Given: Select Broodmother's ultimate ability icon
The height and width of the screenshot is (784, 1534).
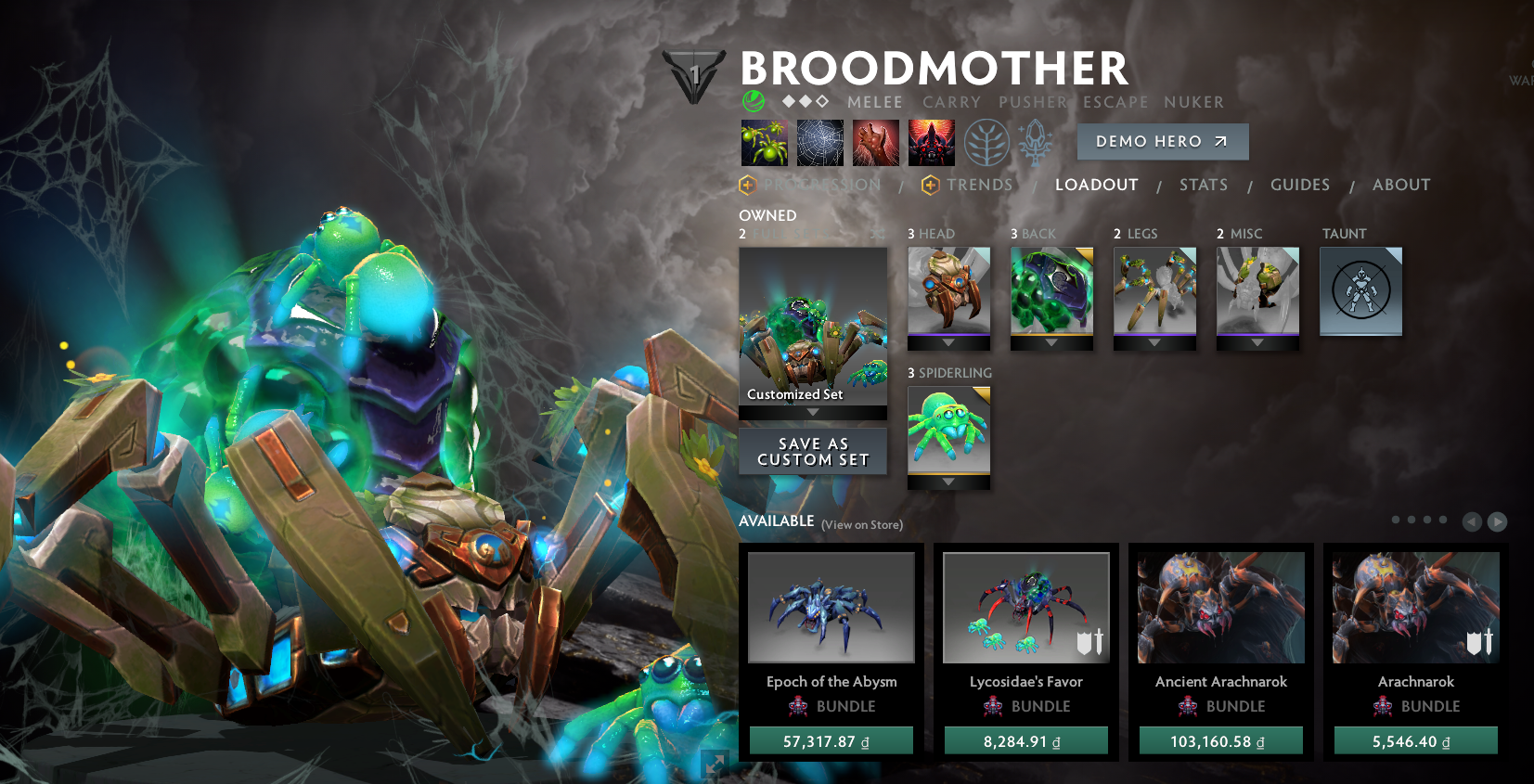Looking at the screenshot, I should (932, 143).
